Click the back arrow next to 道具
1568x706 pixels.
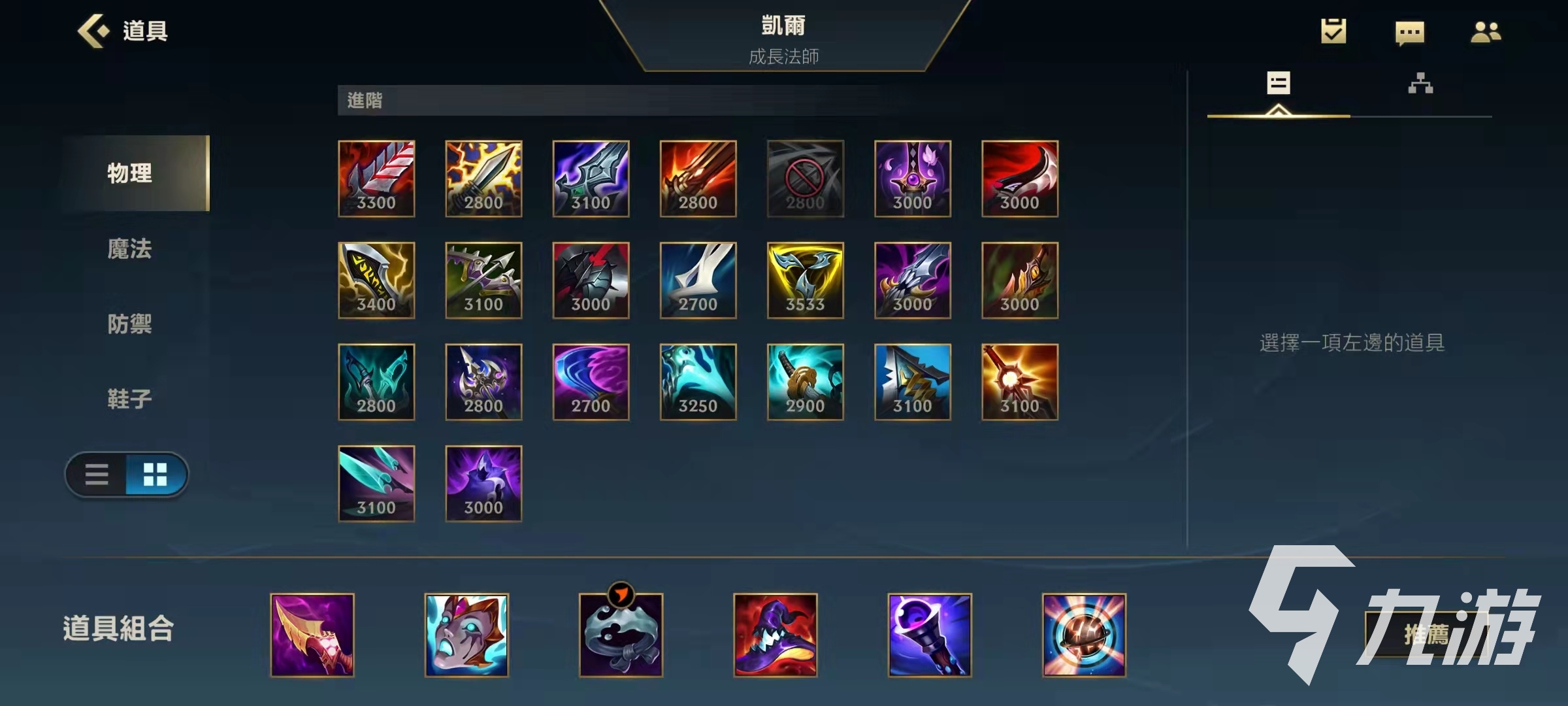pyautogui.click(x=93, y=31)
